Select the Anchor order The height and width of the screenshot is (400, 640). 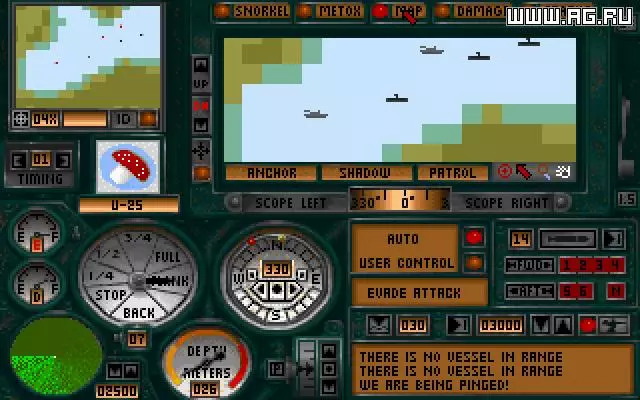[x=270, y=173]
